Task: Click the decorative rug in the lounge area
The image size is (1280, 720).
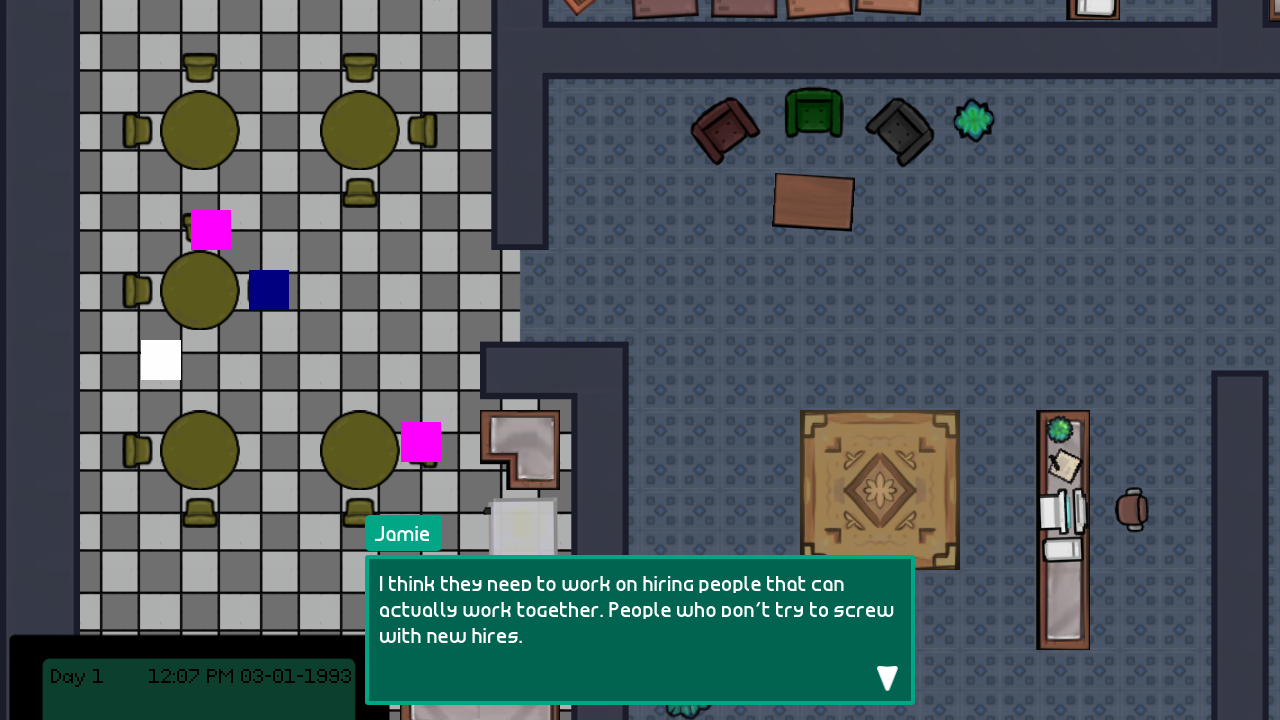Action: tap(879, 489)
